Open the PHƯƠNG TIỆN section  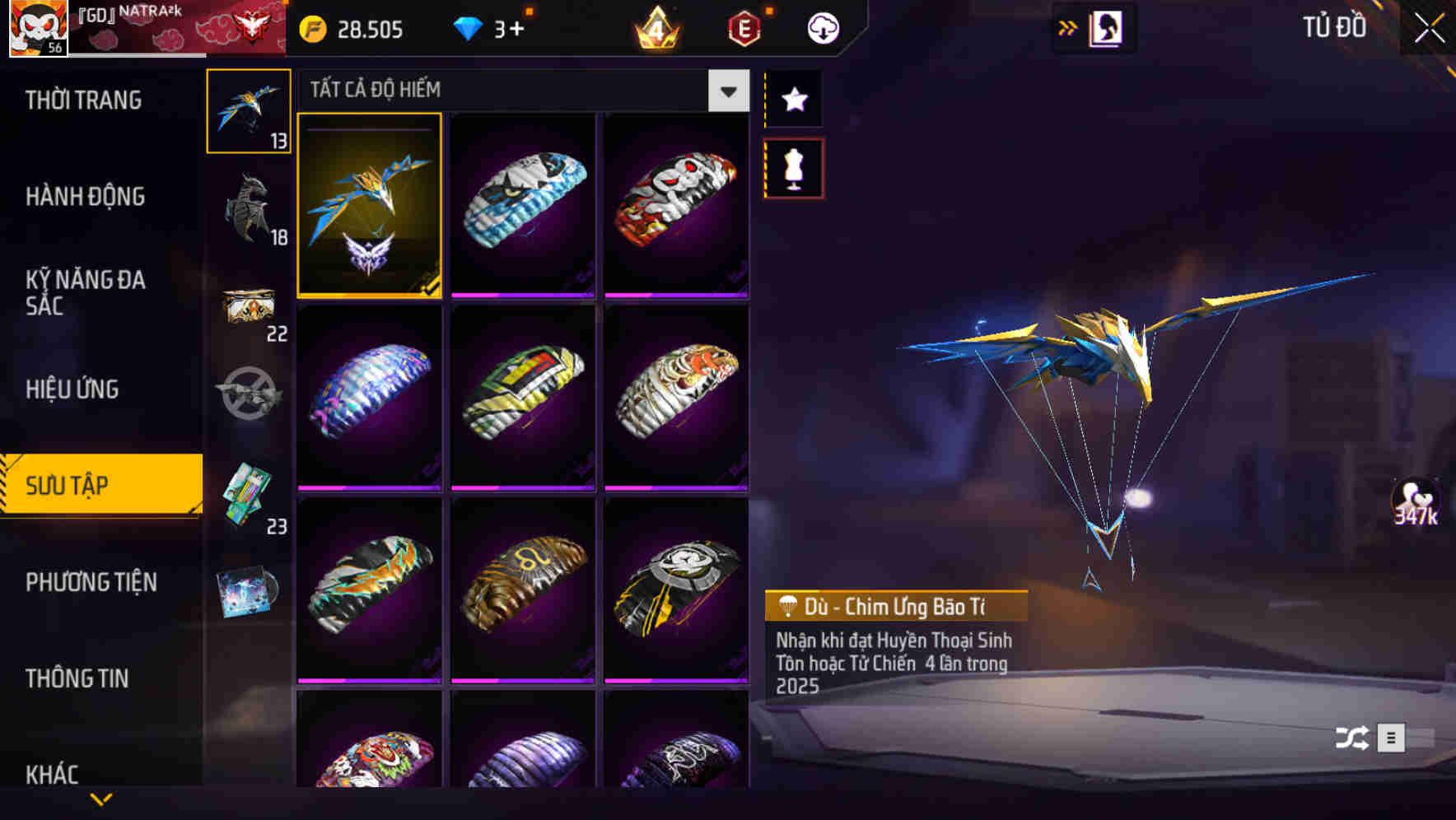pyautogui.click(x=91, y=583)
